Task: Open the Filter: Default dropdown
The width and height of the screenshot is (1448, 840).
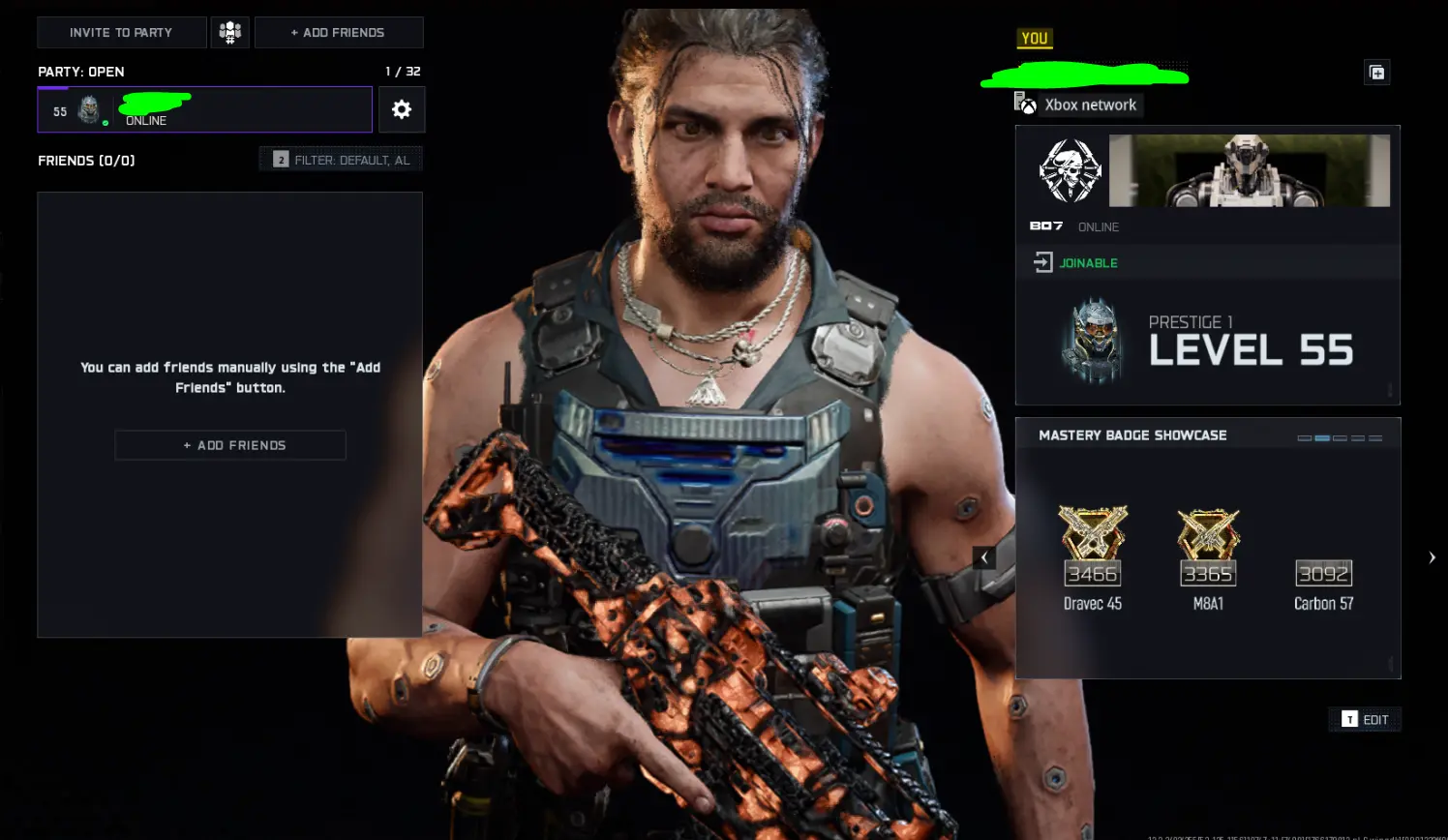Action: pos(340,159)
